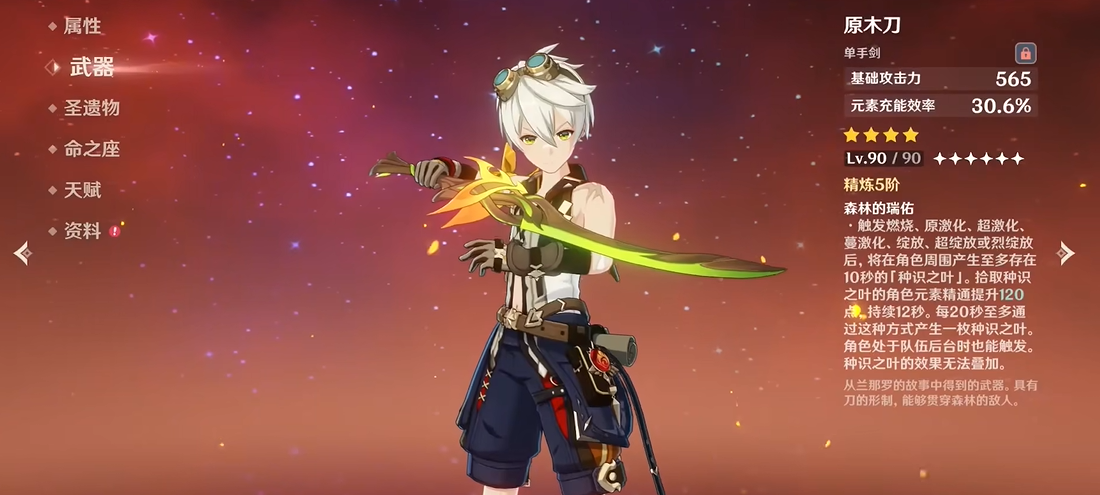Toggle the weapon lock icon
Viewport: 1100px width, 495px height.
[1025, 54]
